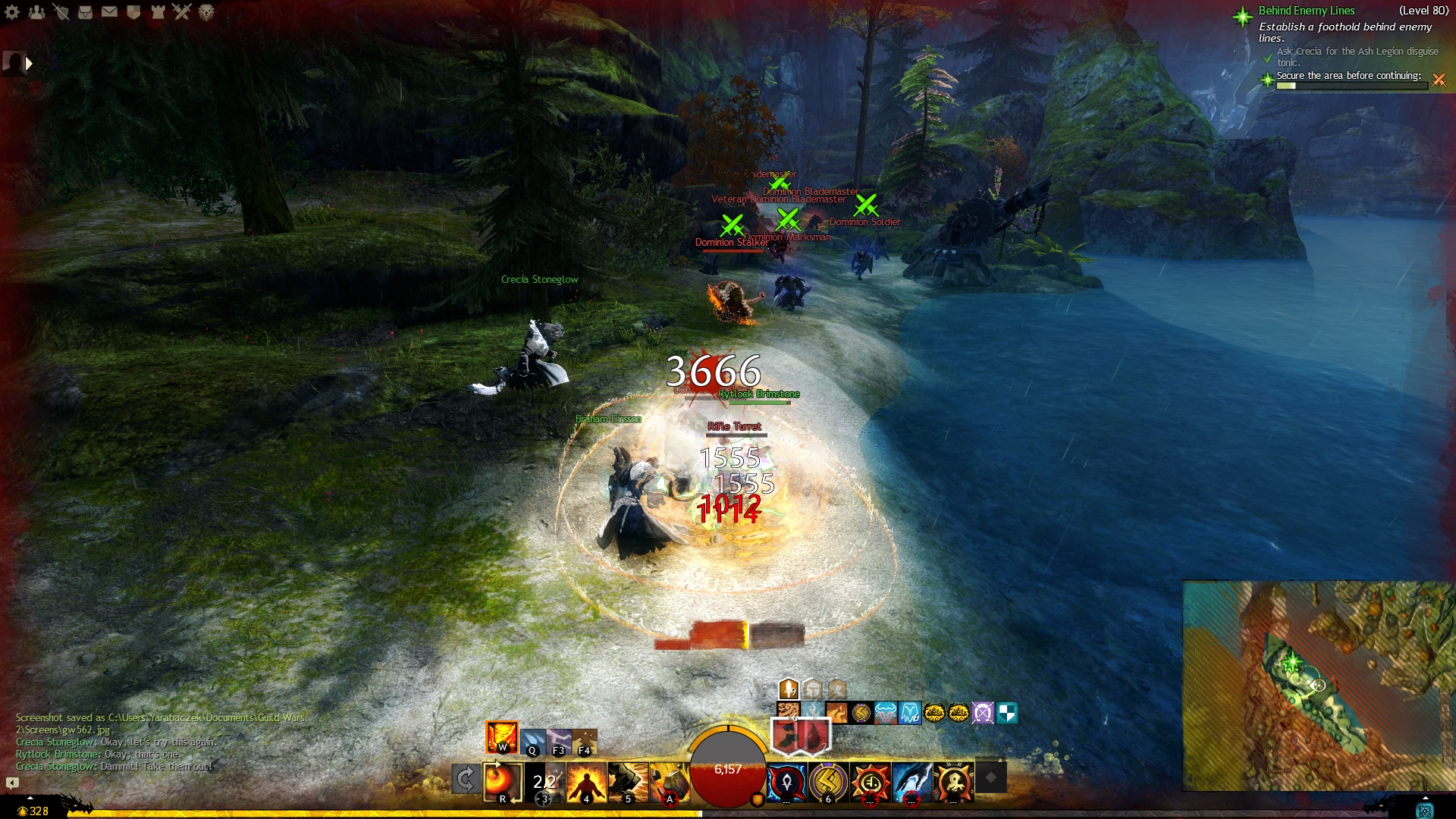1456x819 pixels.
Task: Click the weapon swap arrow button
Action: (x=465, y=779)
